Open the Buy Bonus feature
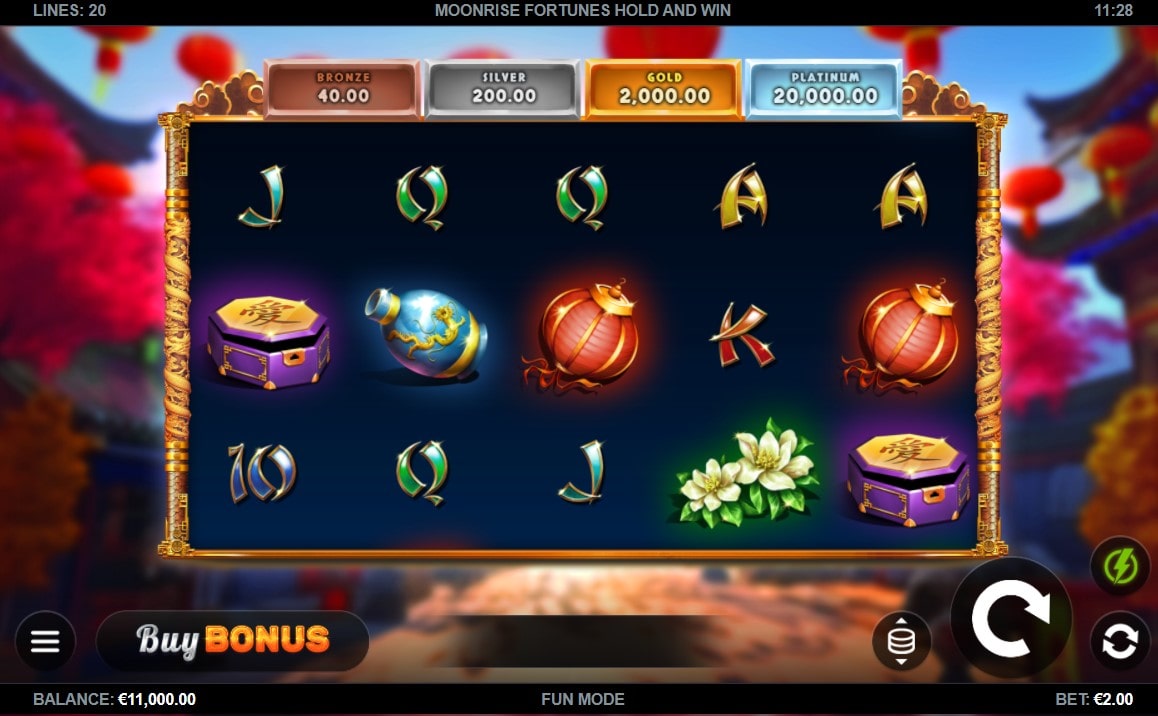1158x716 pixels. pos(232,640)
